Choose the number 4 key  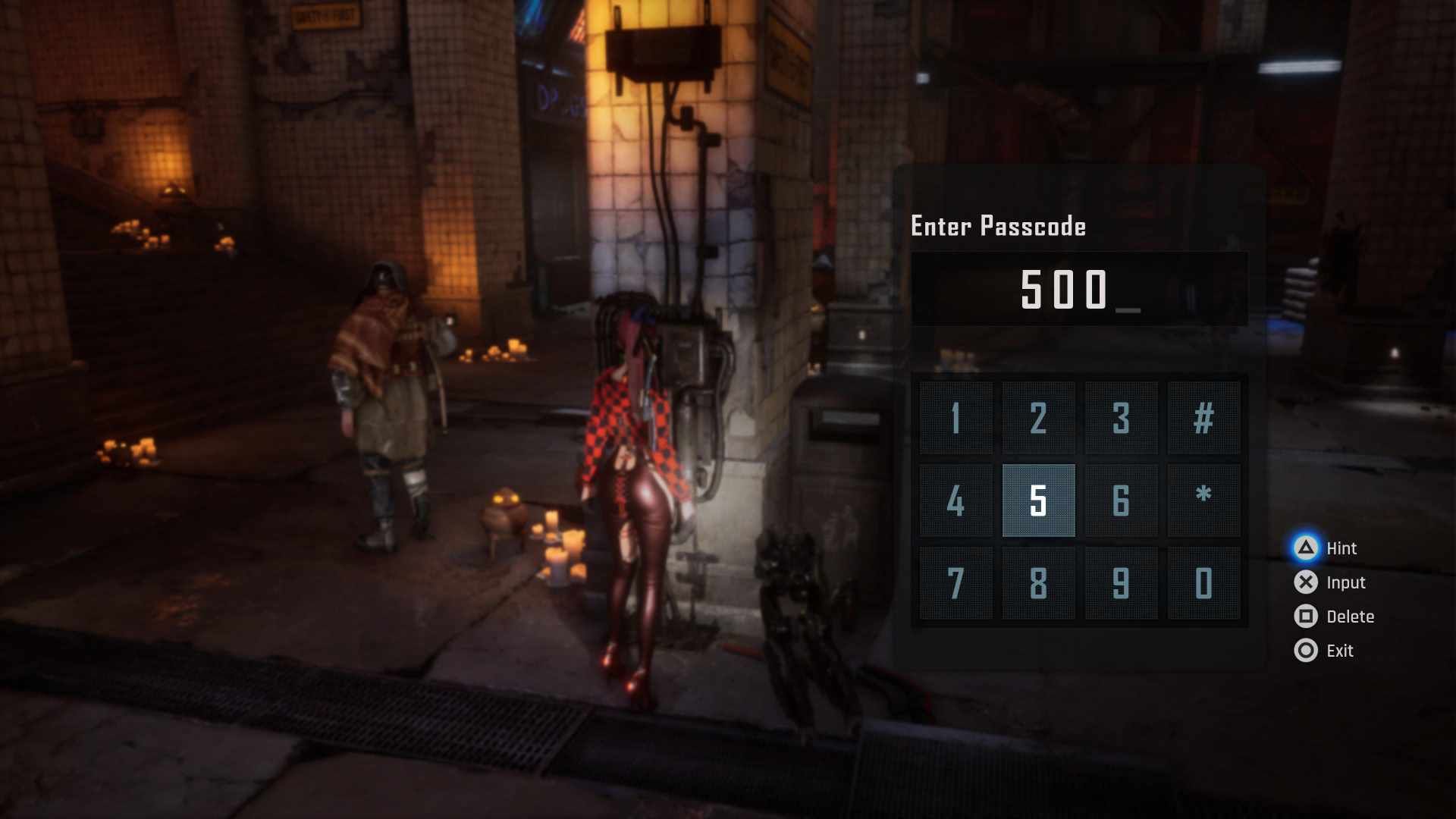click(955, 500)
